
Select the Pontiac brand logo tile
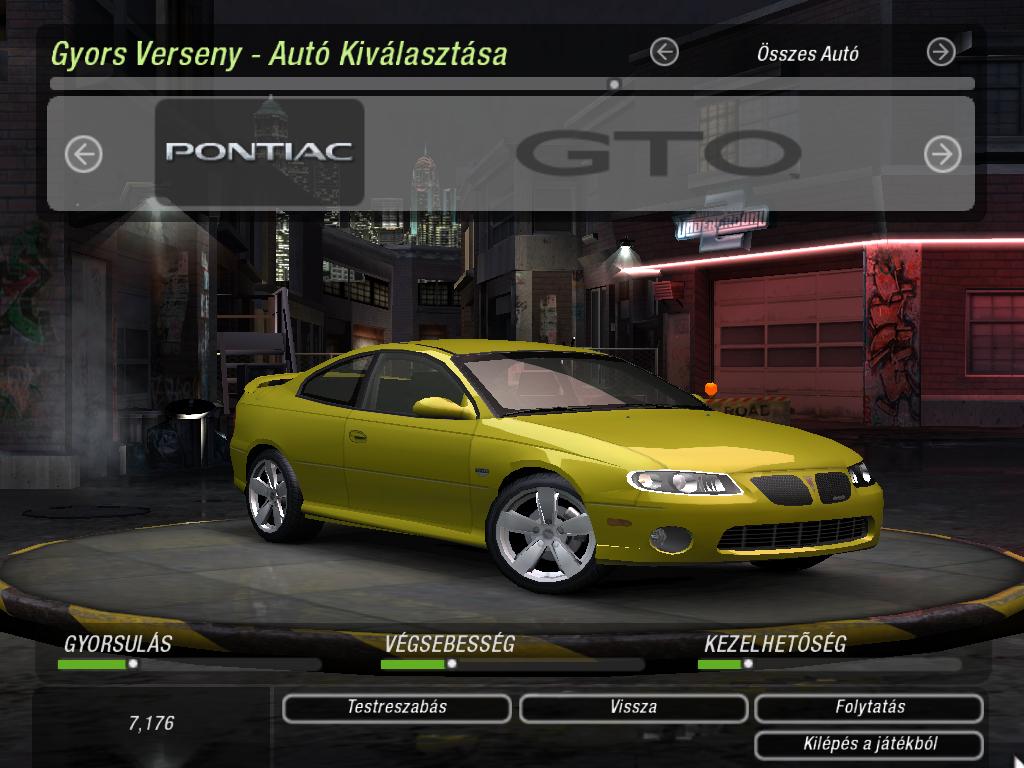259,152
